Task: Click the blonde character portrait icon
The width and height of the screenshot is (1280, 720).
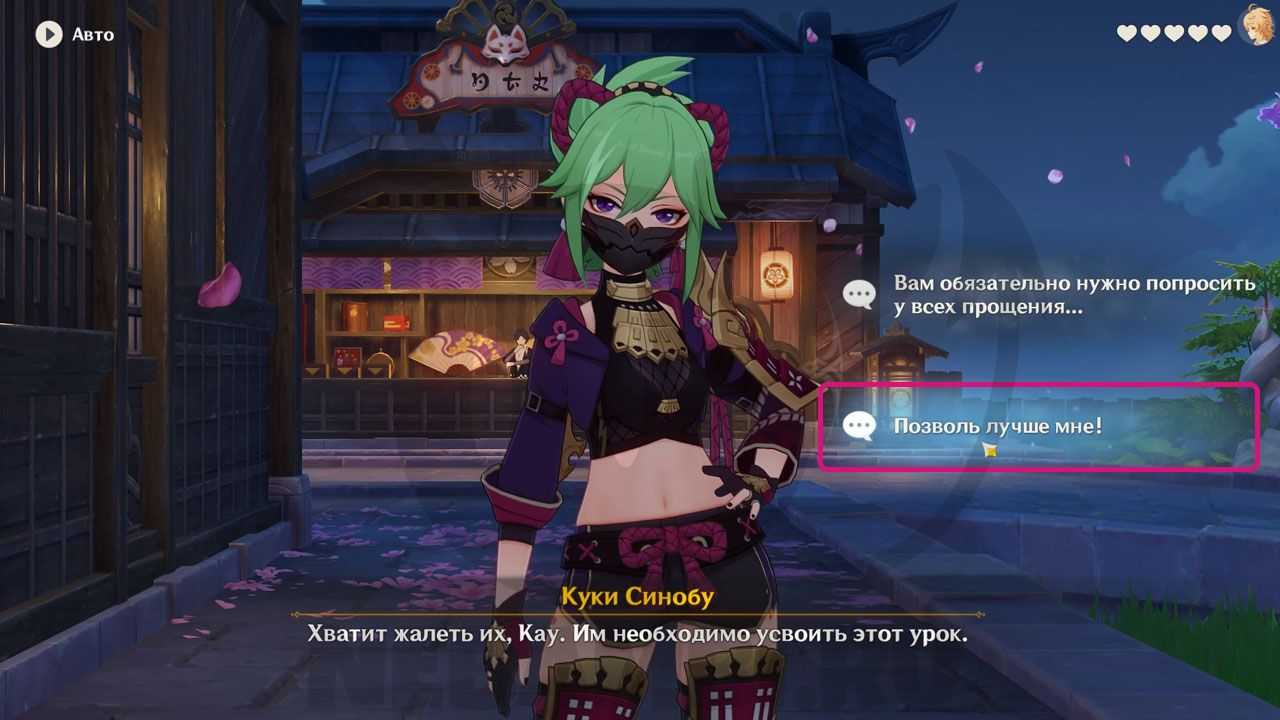Action: (x=1257, y=26)
